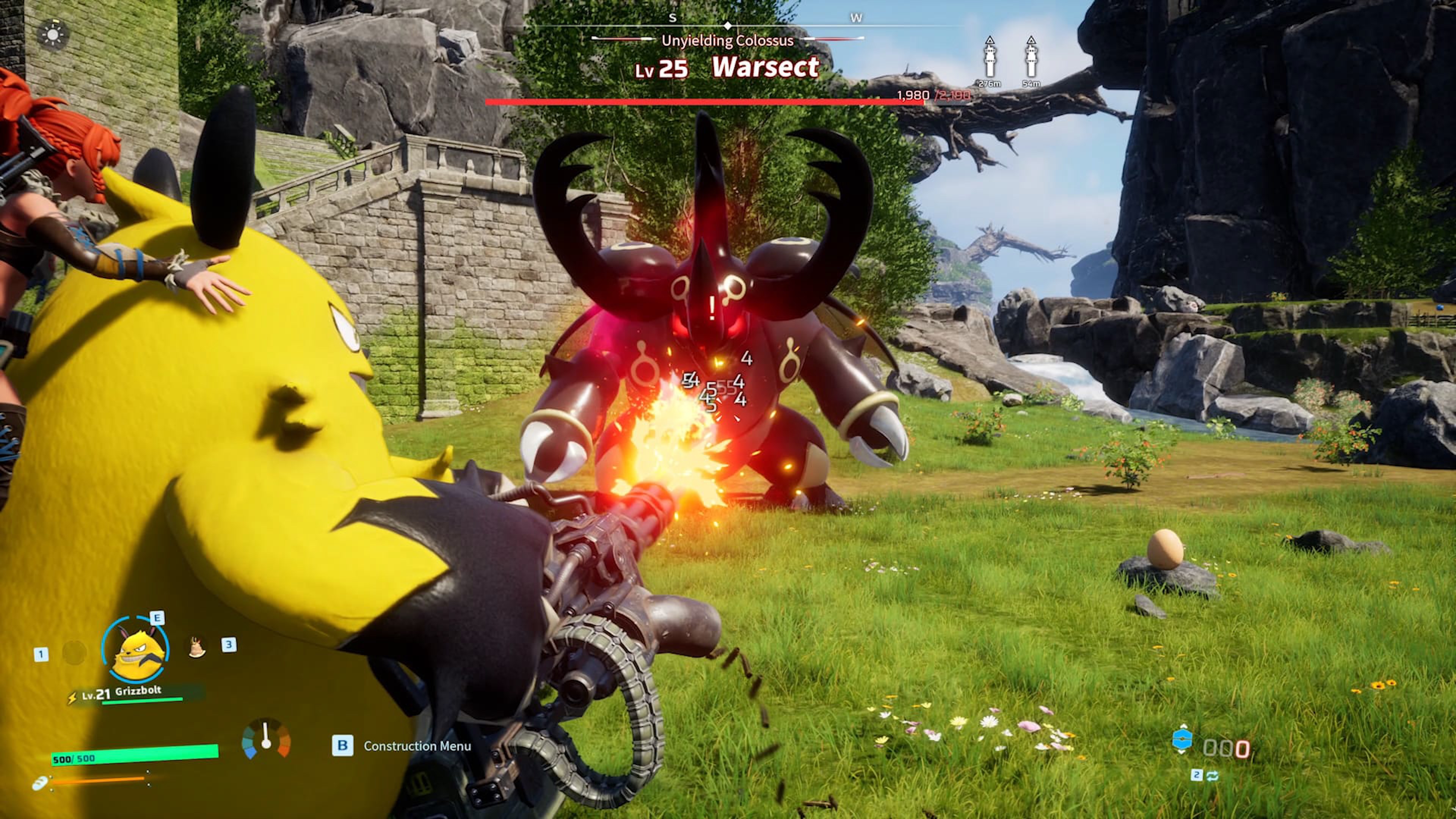Click the bread hunger icon
Screen dimensions: 1456x819
(39, 784)
